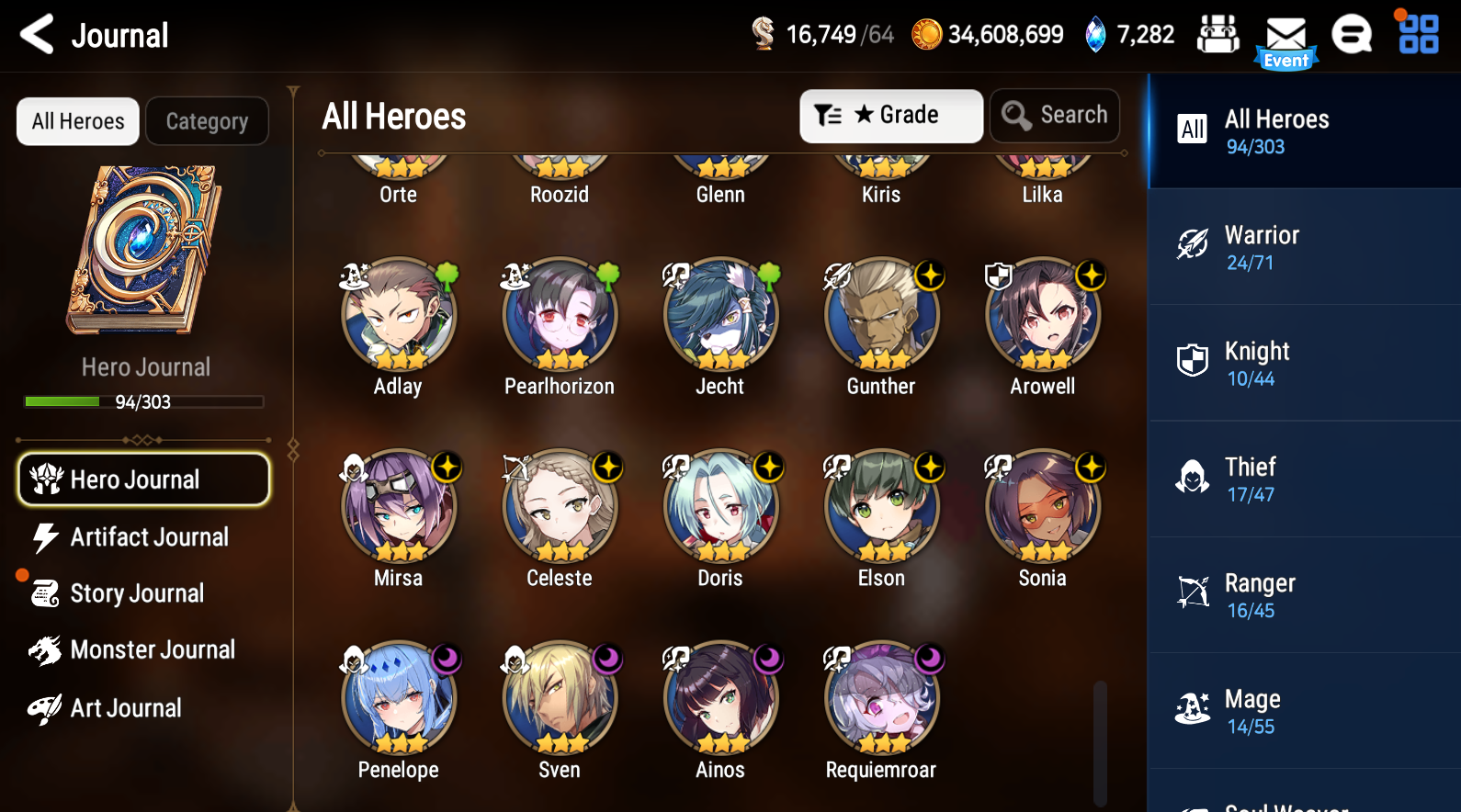Select the Thief class icon in sidebar

pos(1192,477)
